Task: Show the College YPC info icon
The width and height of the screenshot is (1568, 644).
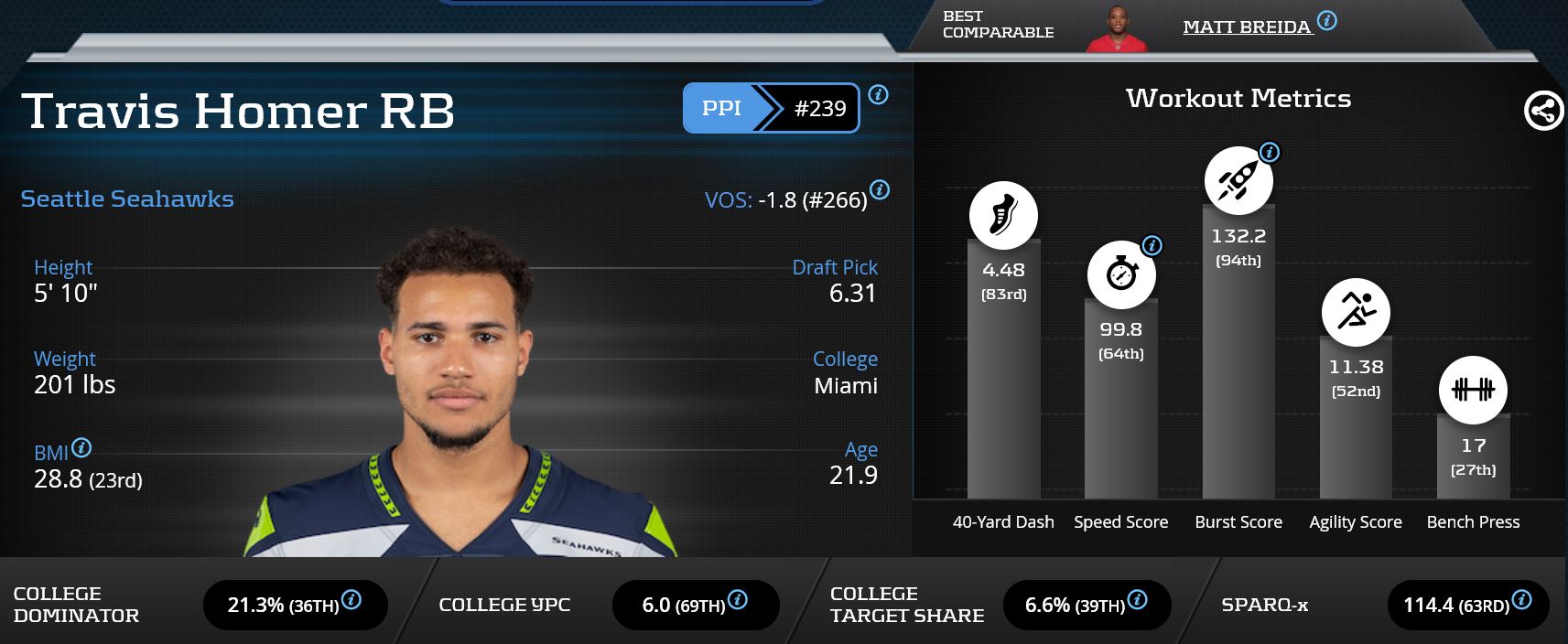Action: coord(738,600)
